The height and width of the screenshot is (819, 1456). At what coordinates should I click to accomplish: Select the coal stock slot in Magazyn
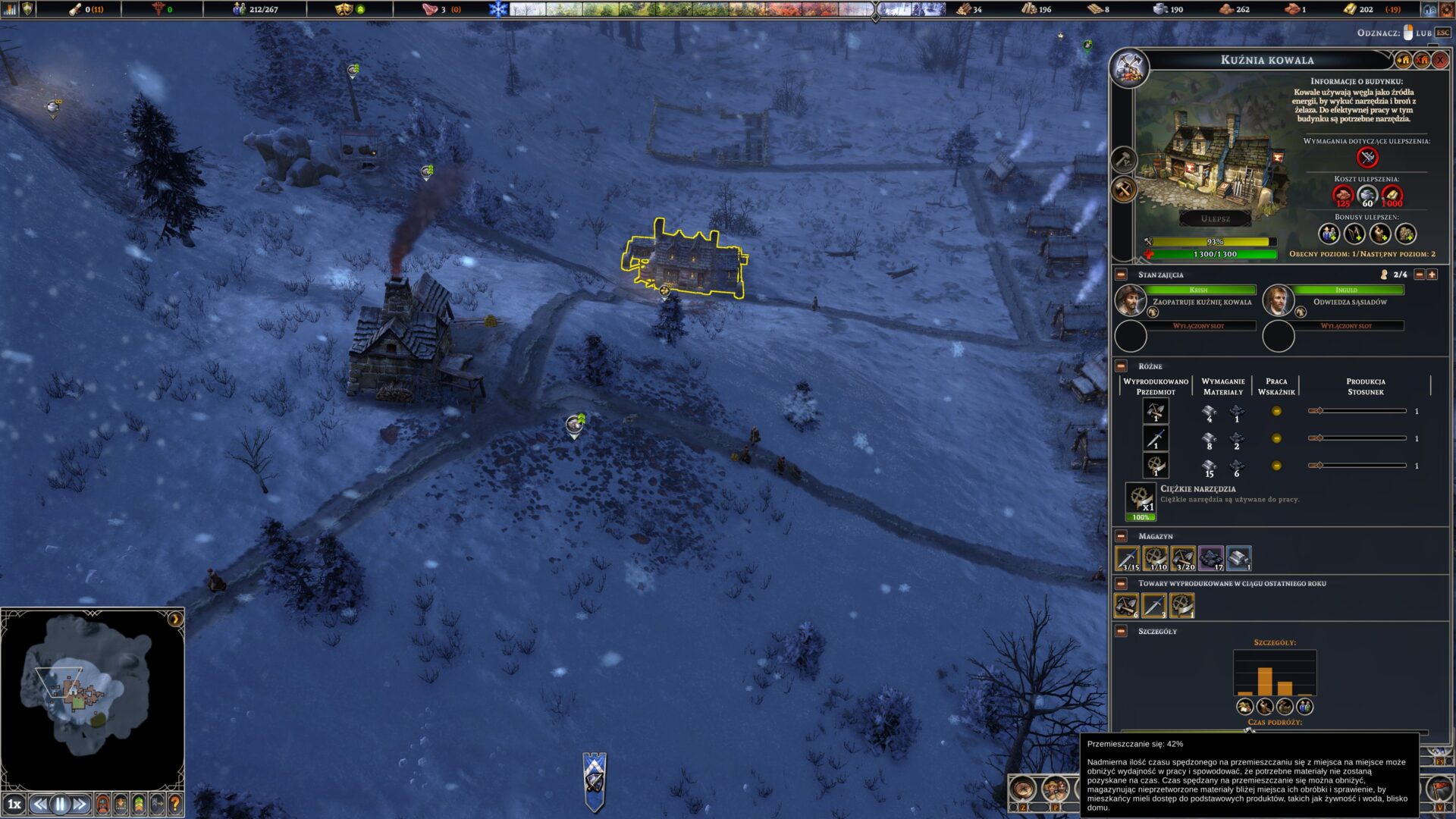1210,559
